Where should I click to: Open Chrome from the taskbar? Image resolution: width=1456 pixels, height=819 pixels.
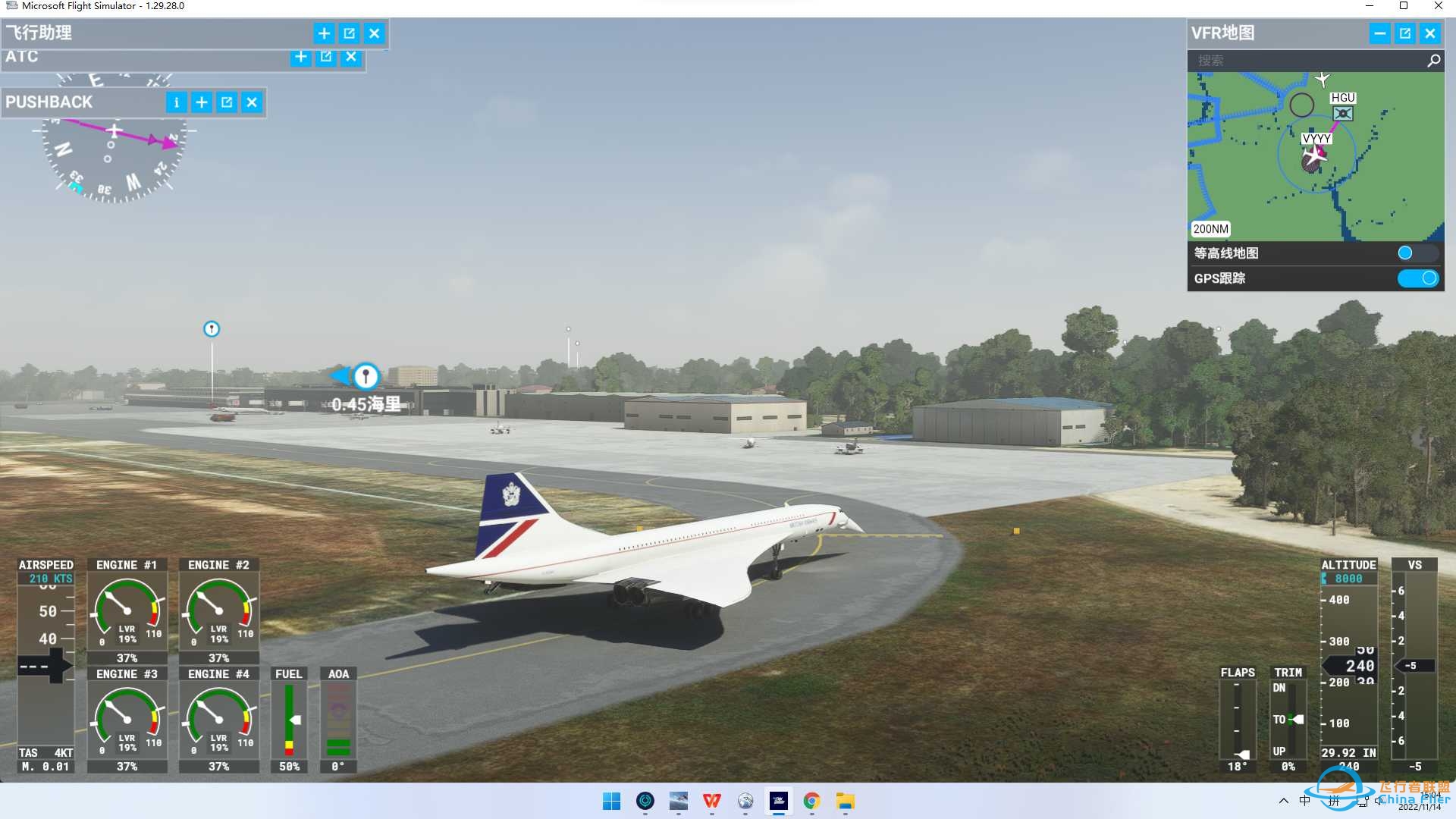pos(811,801)
